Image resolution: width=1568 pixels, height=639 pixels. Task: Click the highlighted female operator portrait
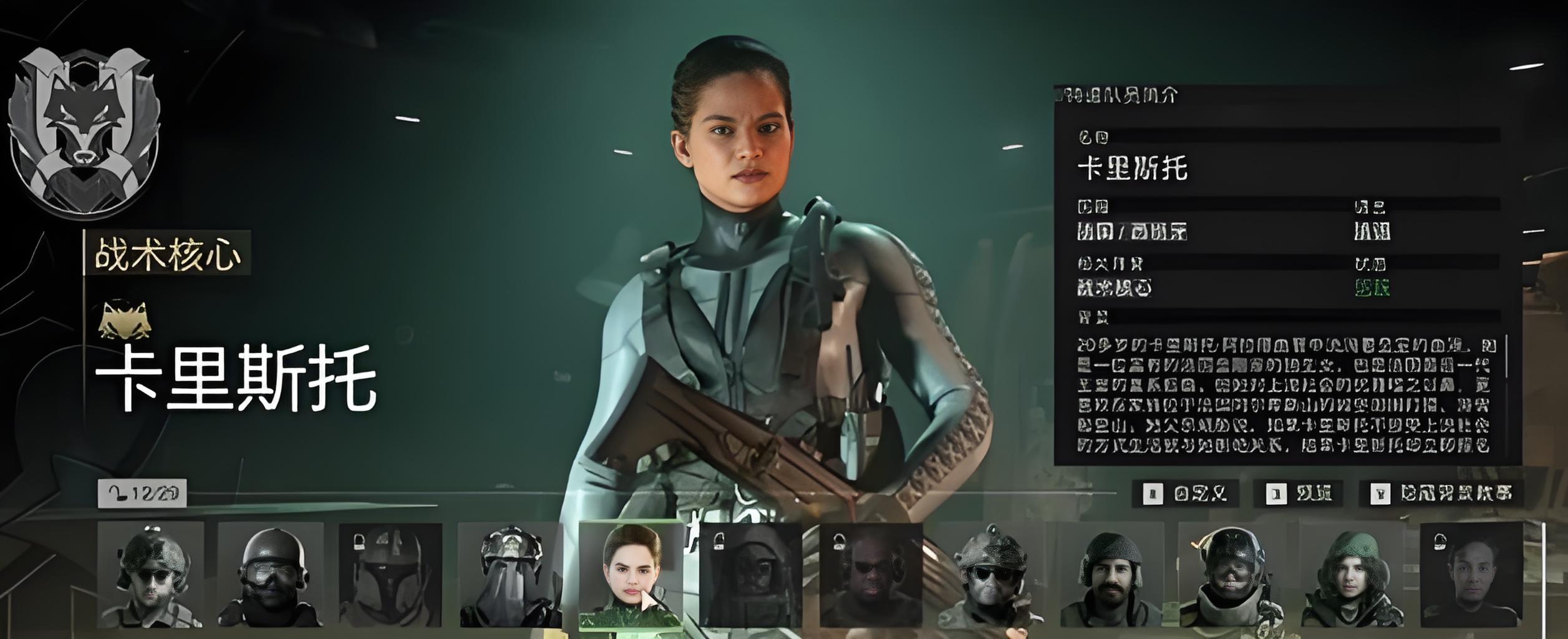[x=631, y=575]
